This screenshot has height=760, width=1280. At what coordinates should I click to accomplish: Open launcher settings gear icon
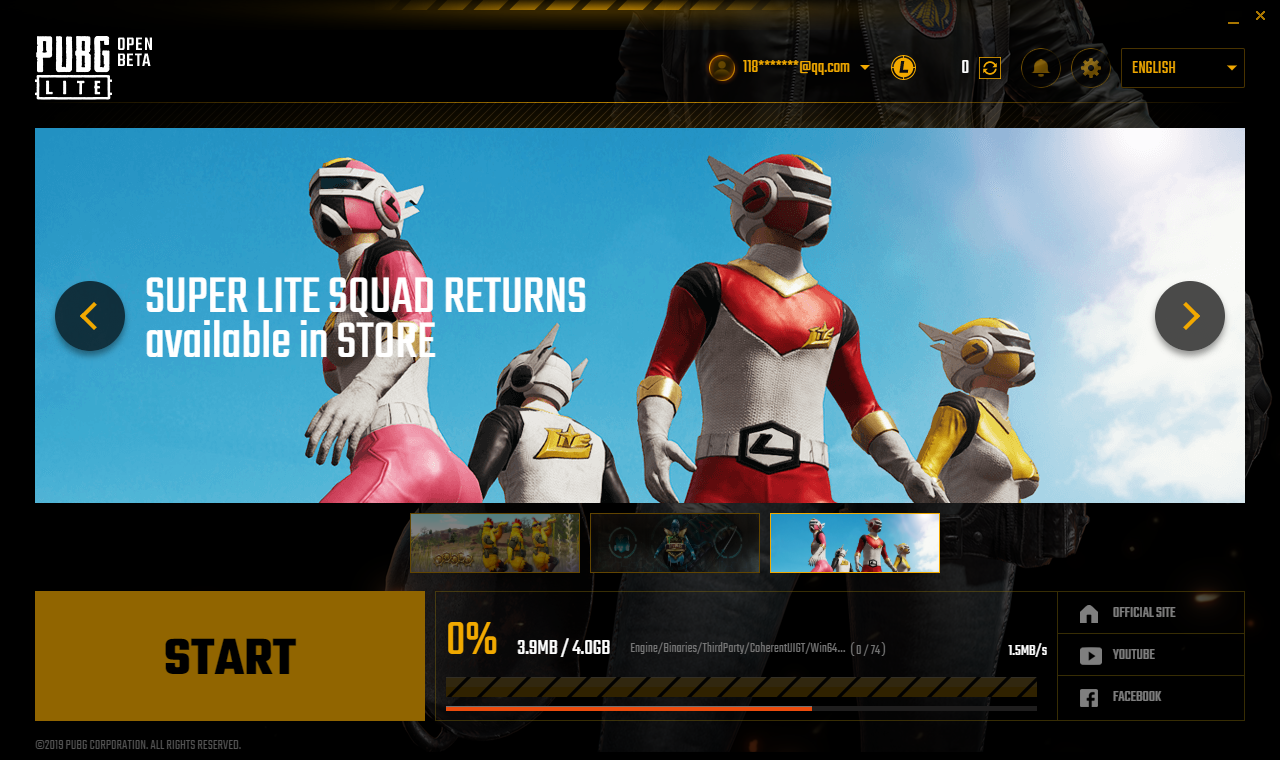1091,68
